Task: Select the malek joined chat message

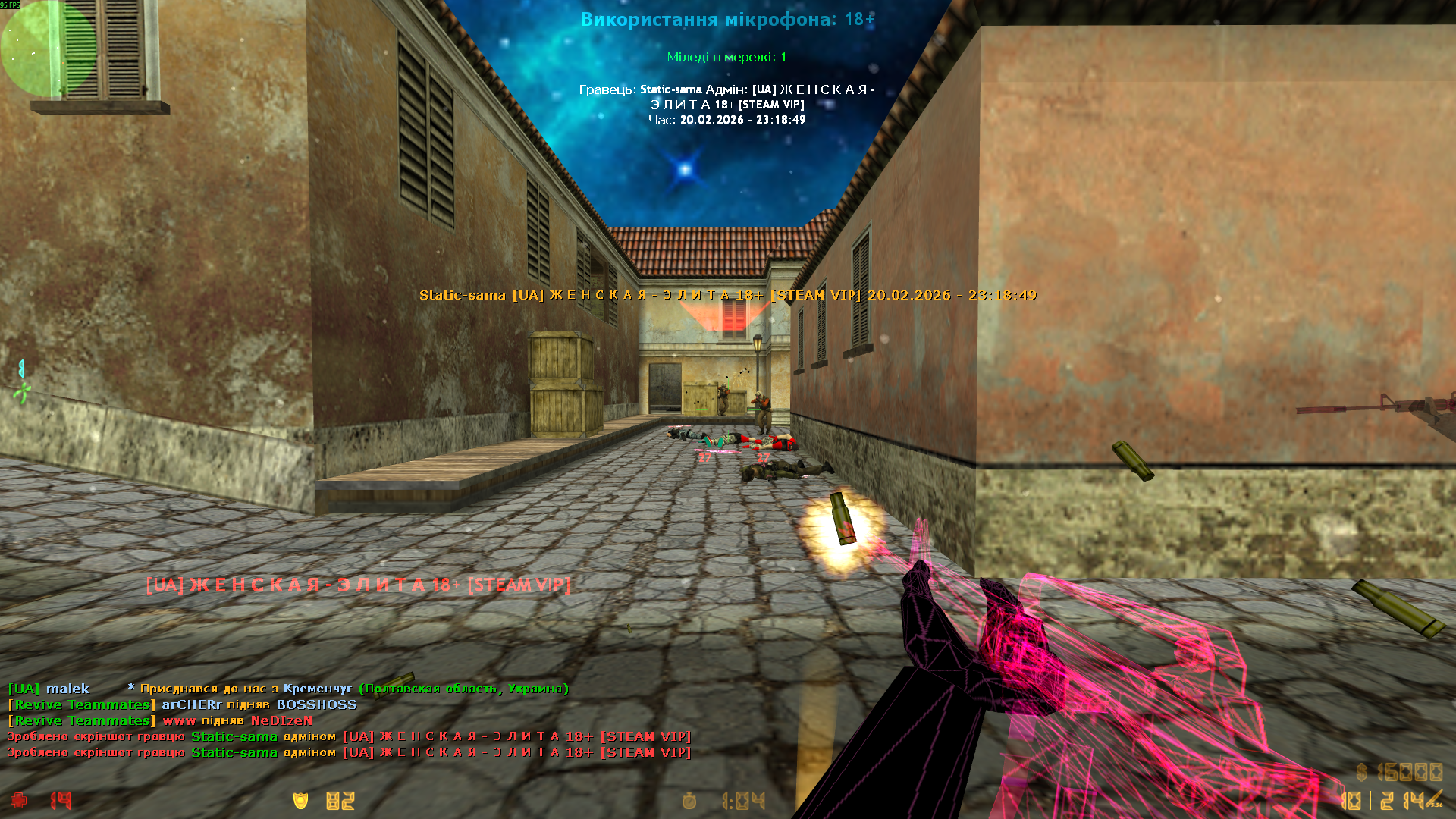Action: click(288, 689)
